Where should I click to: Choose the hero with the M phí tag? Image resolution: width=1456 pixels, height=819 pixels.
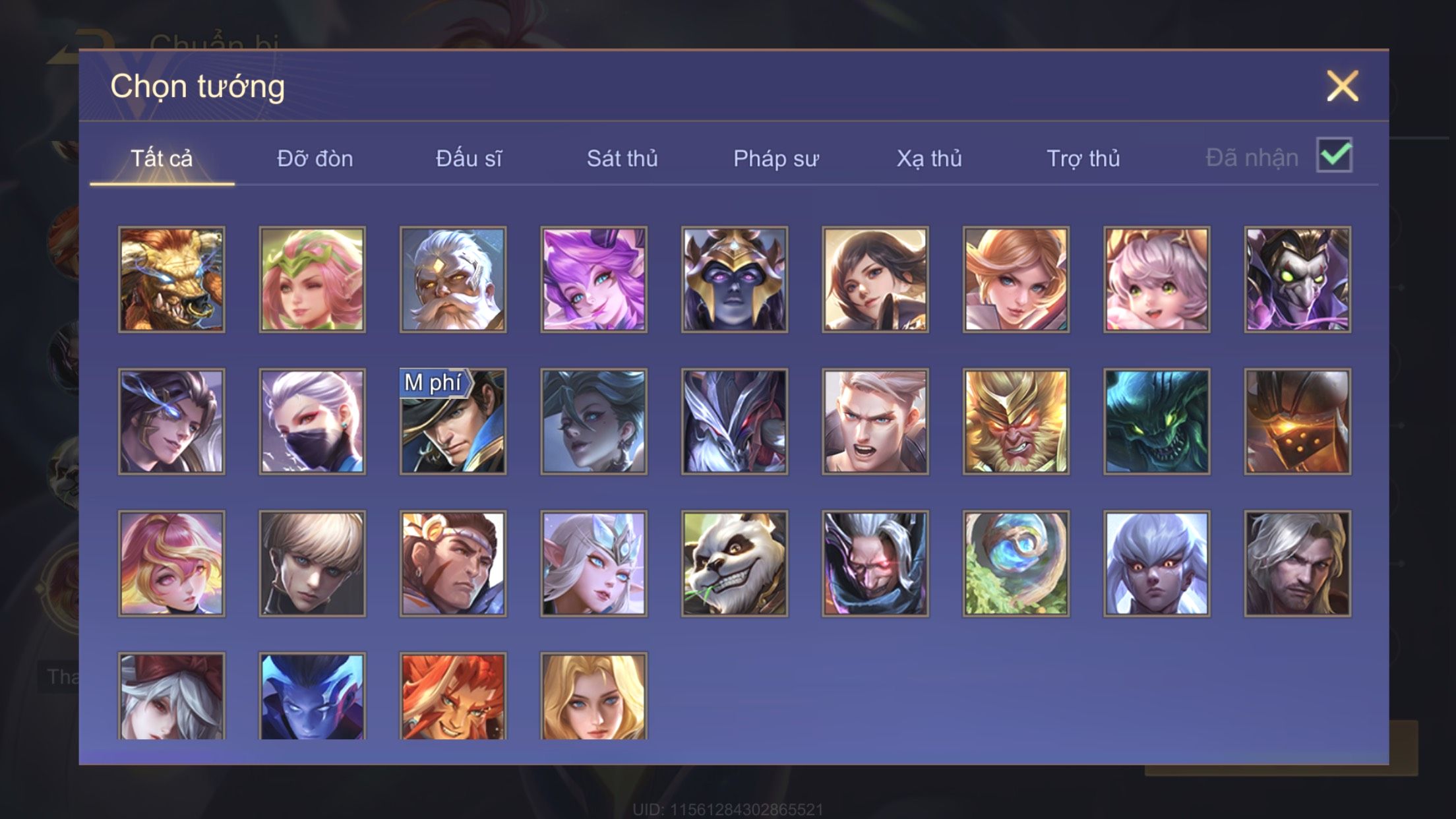pos(453,421)
